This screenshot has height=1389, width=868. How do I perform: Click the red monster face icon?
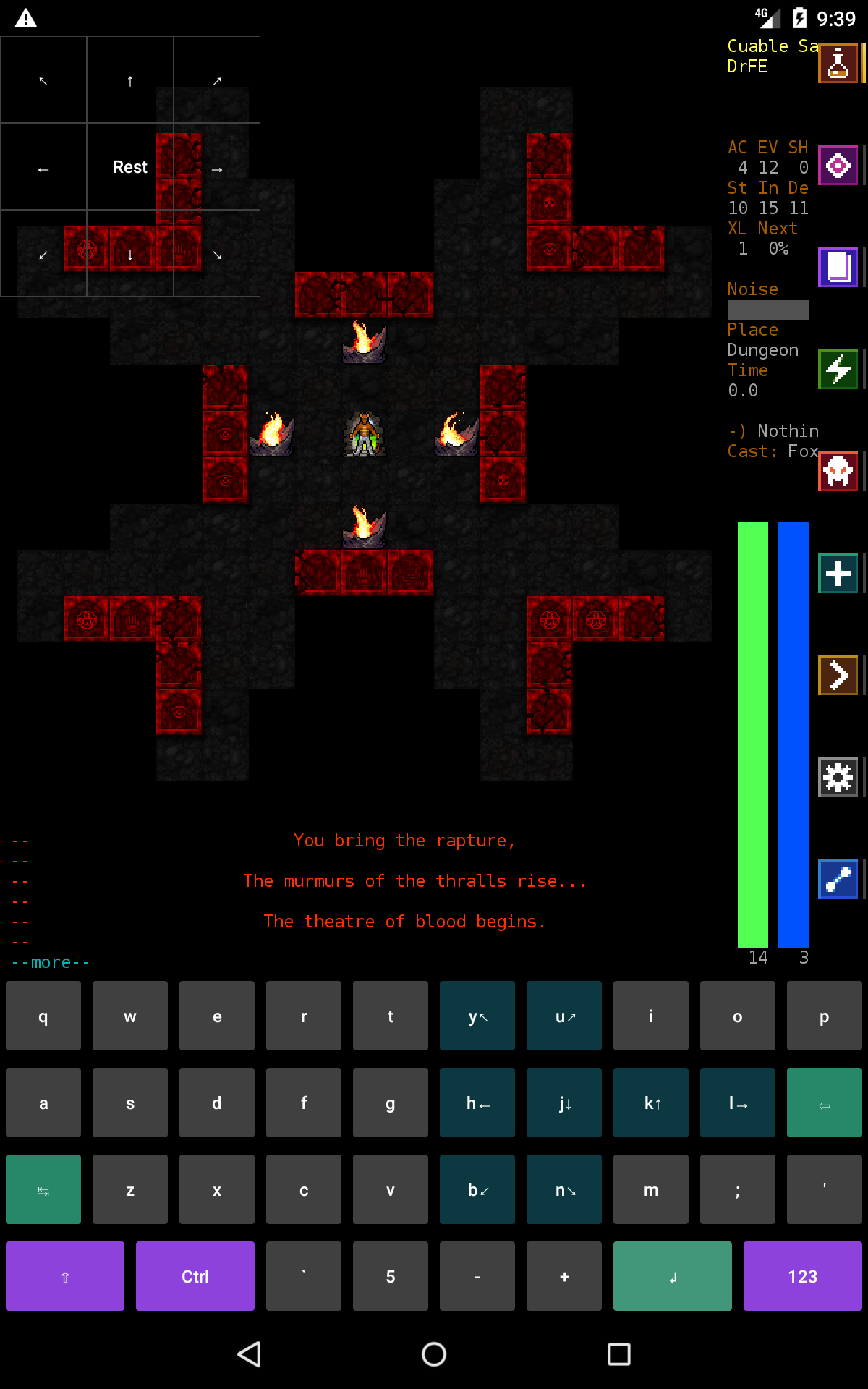pyautogui.click(x=838, y=471)
